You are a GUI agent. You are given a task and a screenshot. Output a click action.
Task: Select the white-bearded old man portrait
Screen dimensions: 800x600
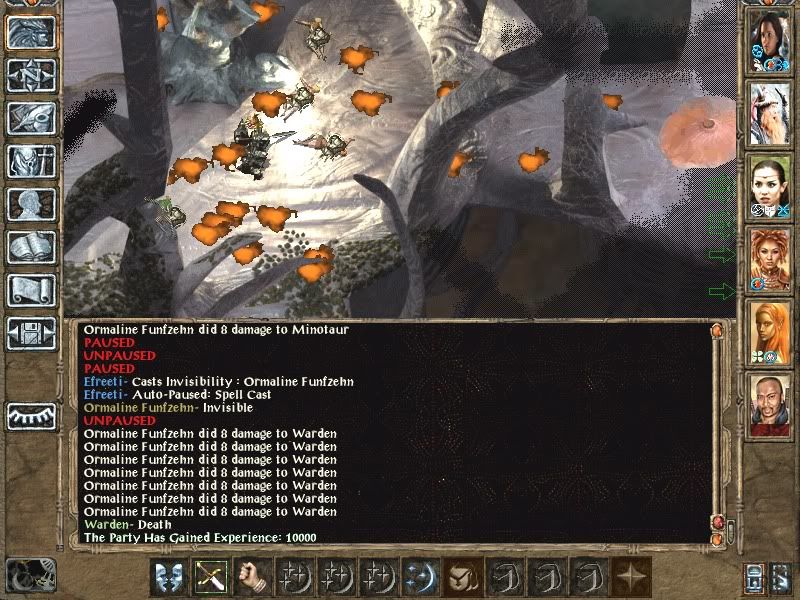(770, 113)
